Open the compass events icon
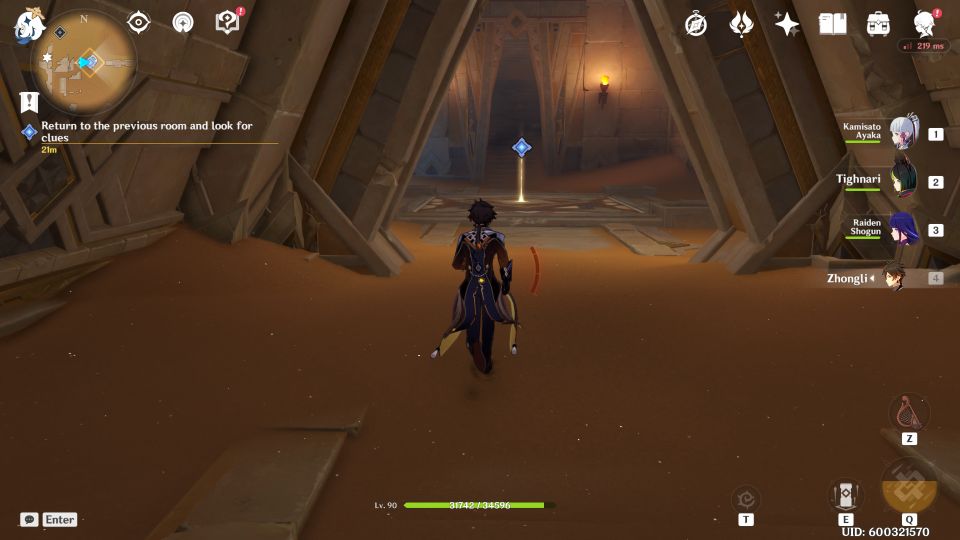This screenshot has width=960, height=540. pos(696,25)
